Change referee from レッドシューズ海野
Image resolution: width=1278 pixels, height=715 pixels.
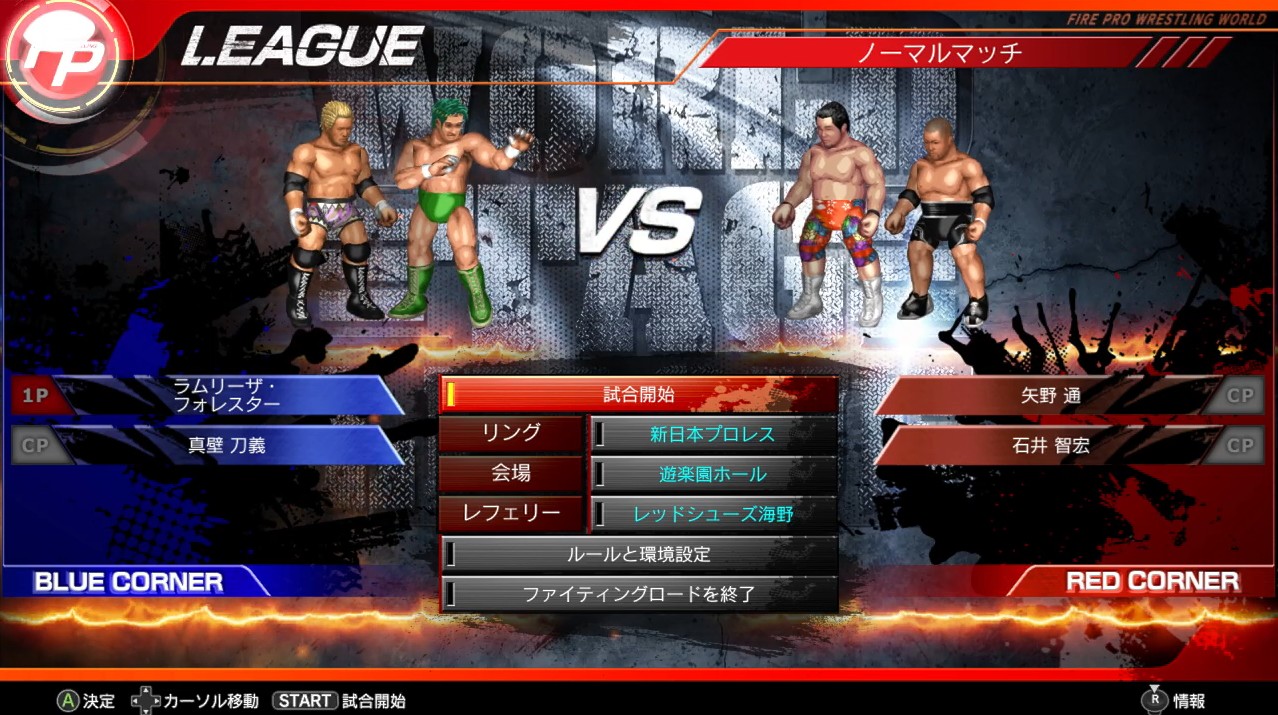coord(712,514)
